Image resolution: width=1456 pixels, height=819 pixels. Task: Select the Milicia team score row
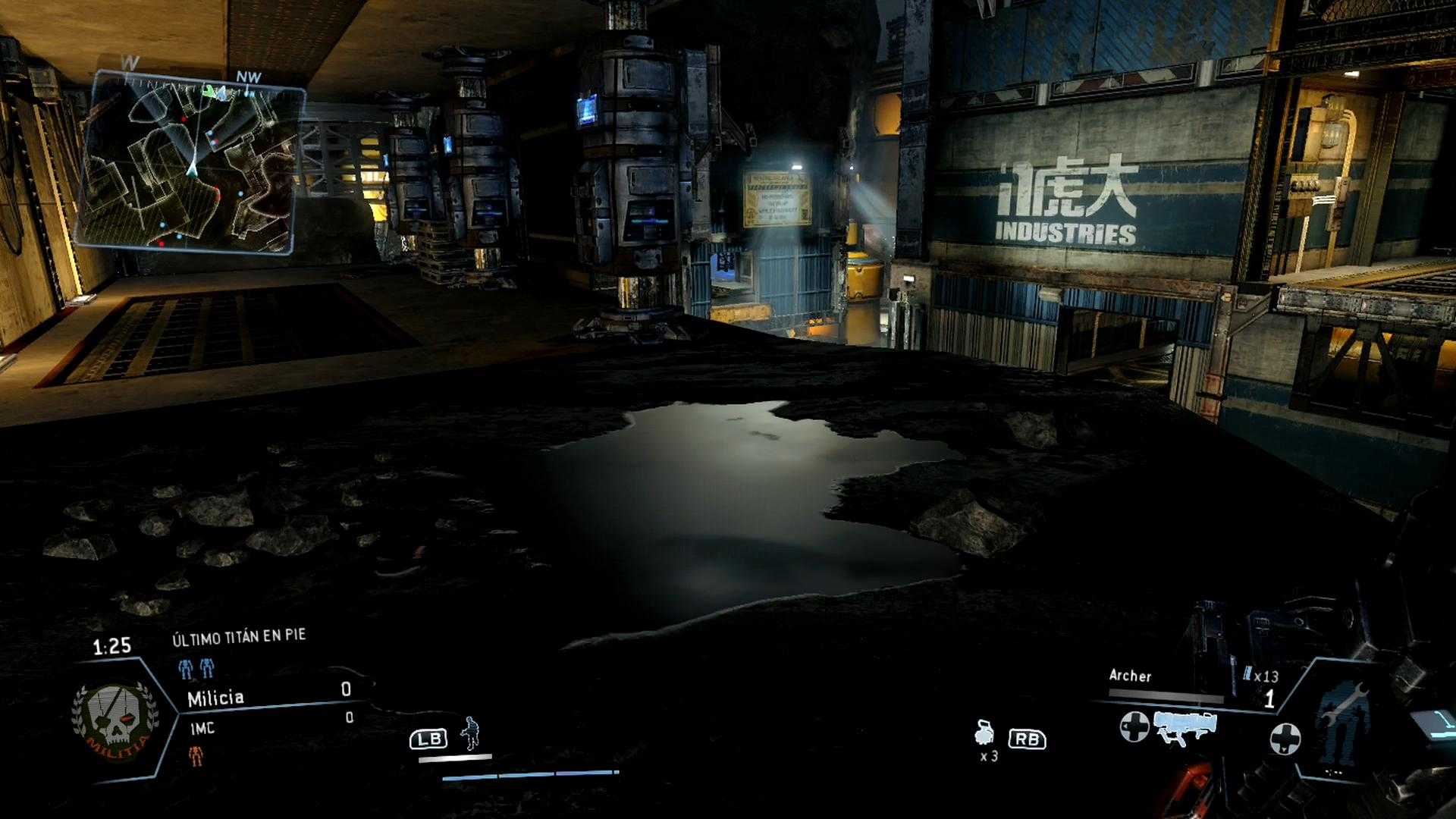coord(269,696)
